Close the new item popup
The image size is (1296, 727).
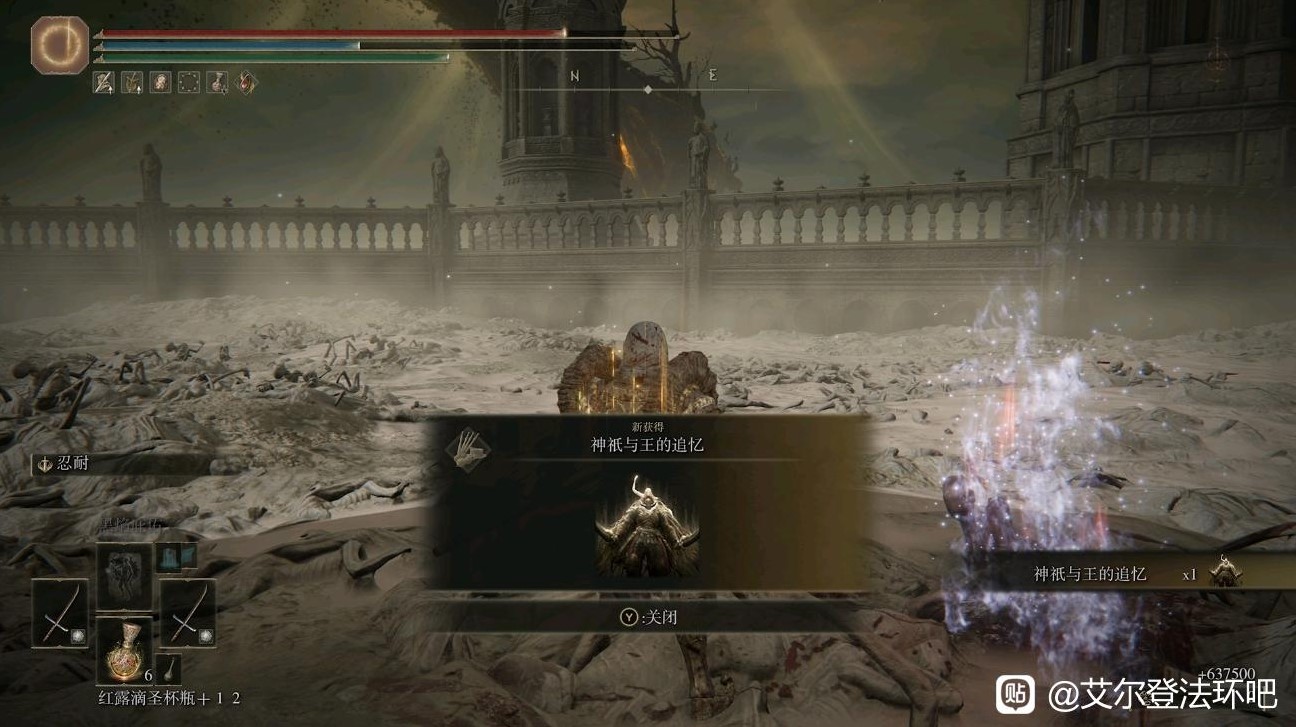[648, 617]
